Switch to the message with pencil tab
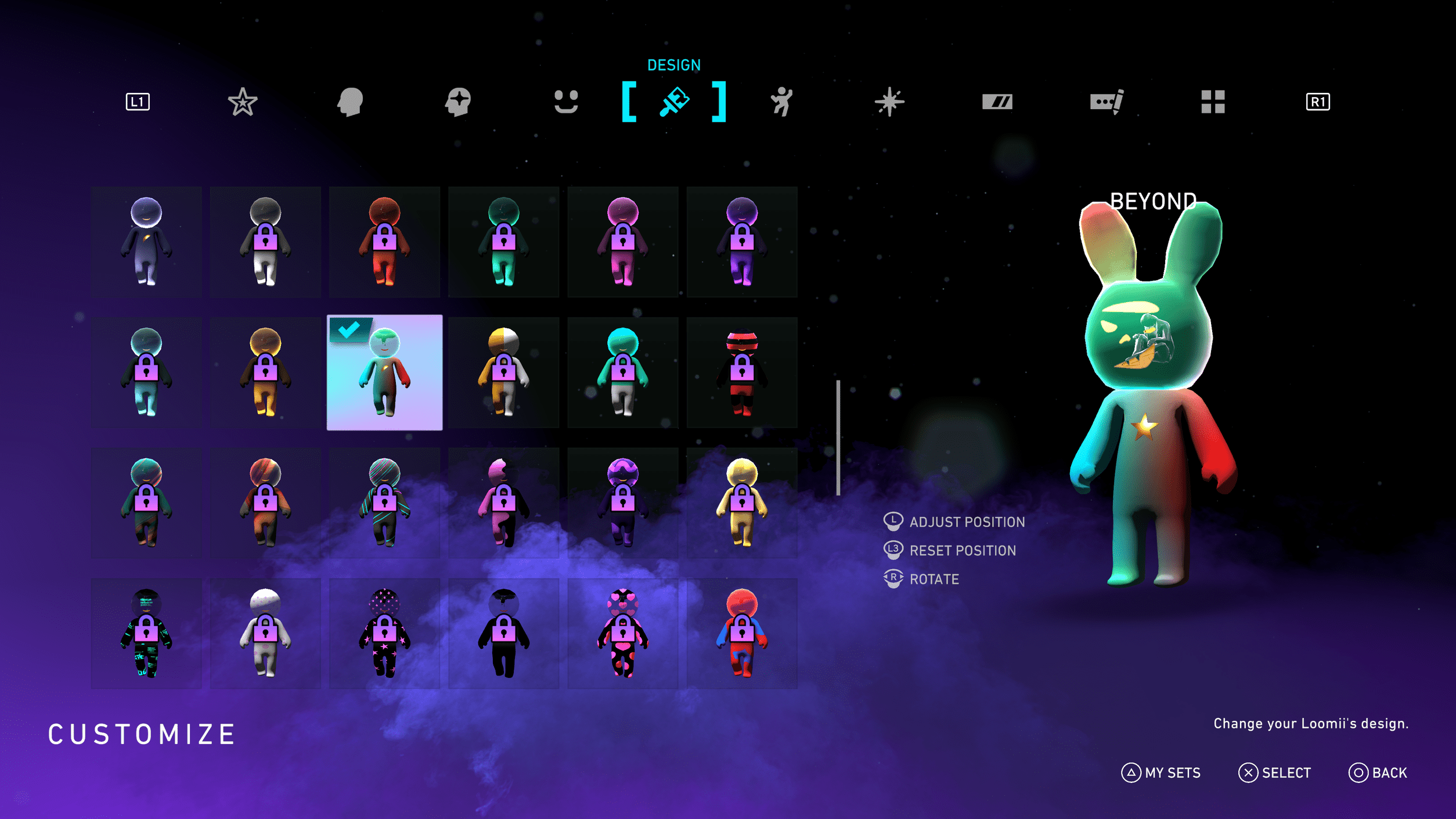Viewport: 1456px width, 819px height. pos(1106,102)
